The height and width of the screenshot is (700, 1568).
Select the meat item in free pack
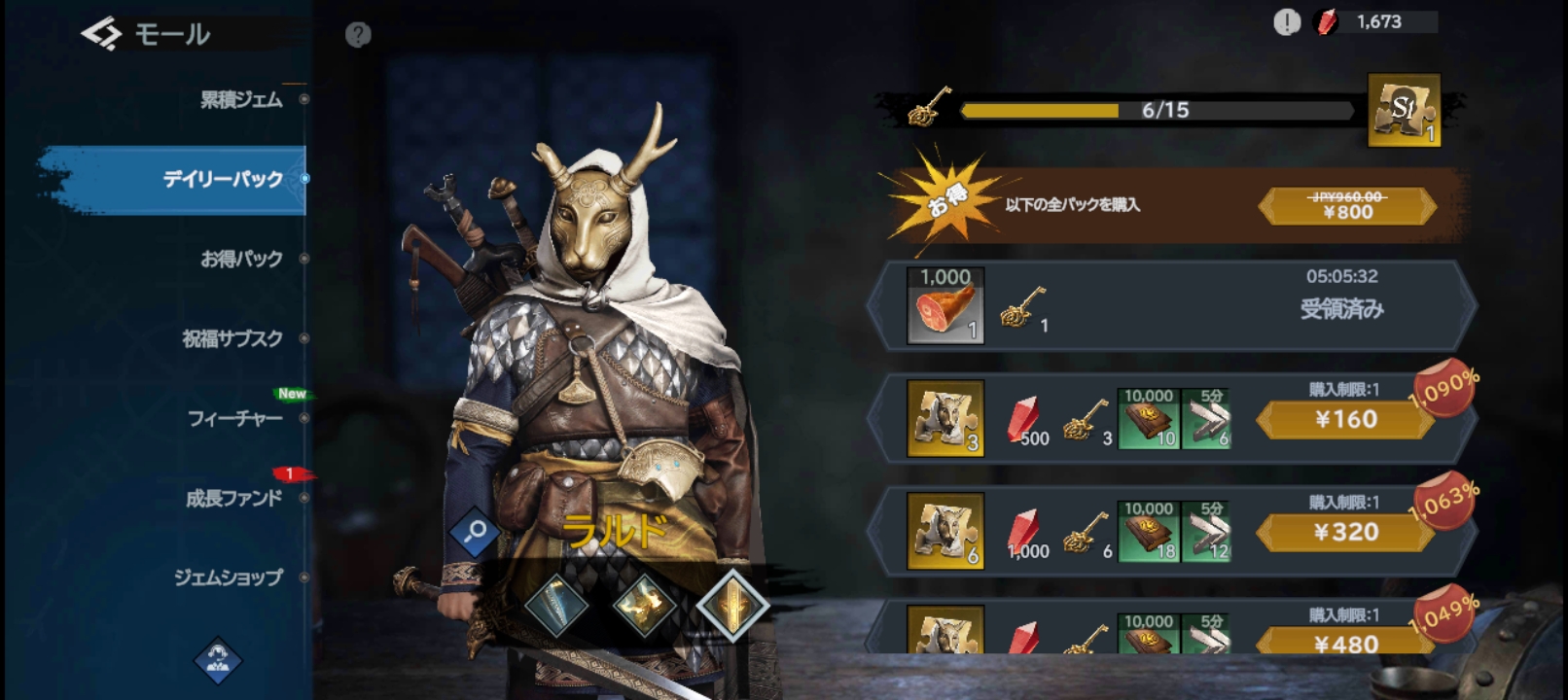point(944,306)
